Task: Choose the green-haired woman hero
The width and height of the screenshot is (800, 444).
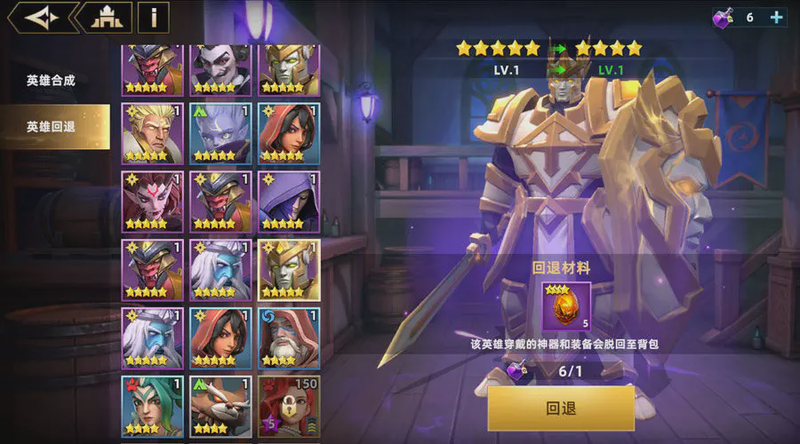Action: click(x=151, y=406)
